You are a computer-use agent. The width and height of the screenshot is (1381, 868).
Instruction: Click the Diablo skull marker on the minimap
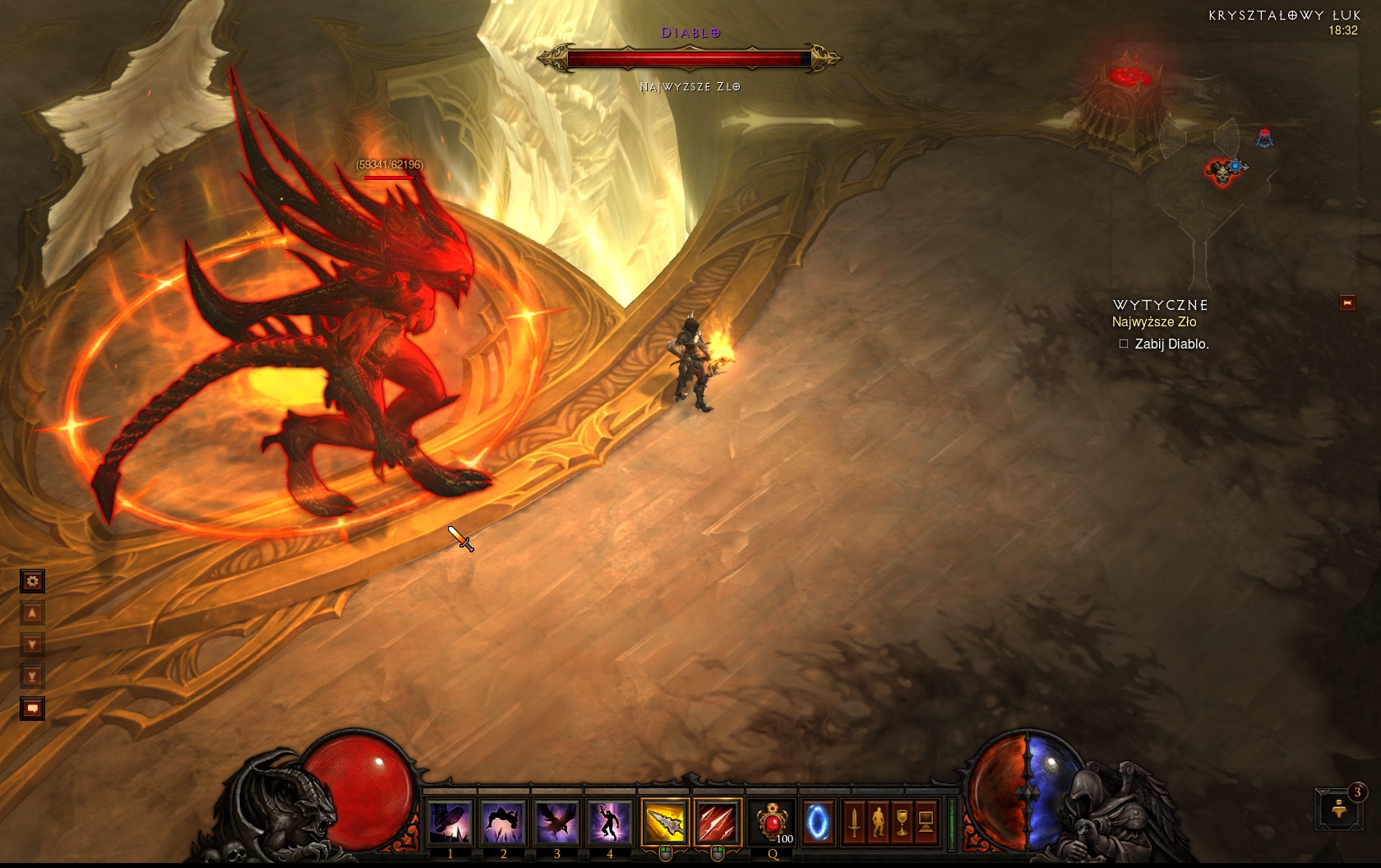pos(1222,172)
